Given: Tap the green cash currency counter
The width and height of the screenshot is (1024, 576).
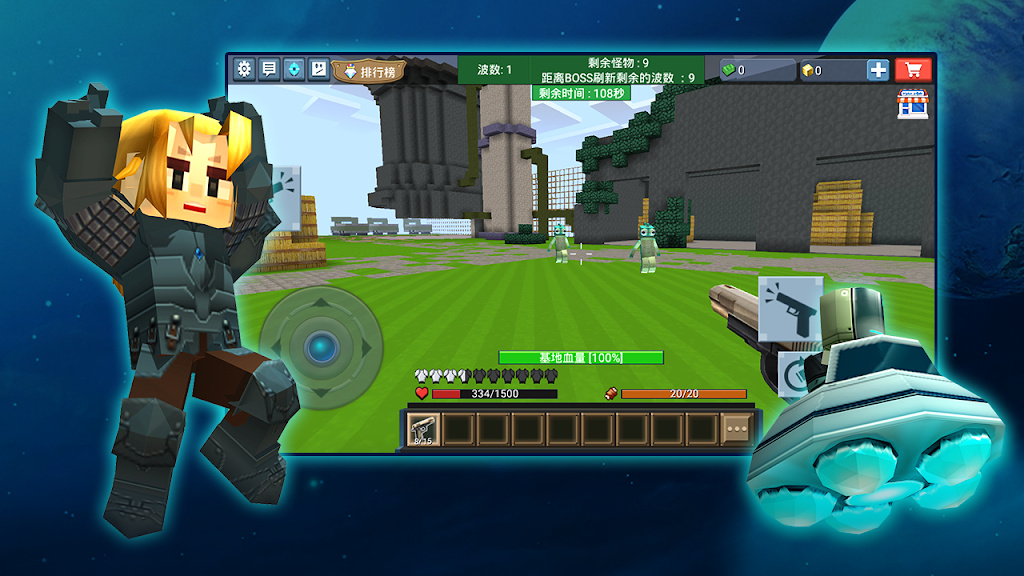Looking at the screenshot, I should (x=758, y=70).
